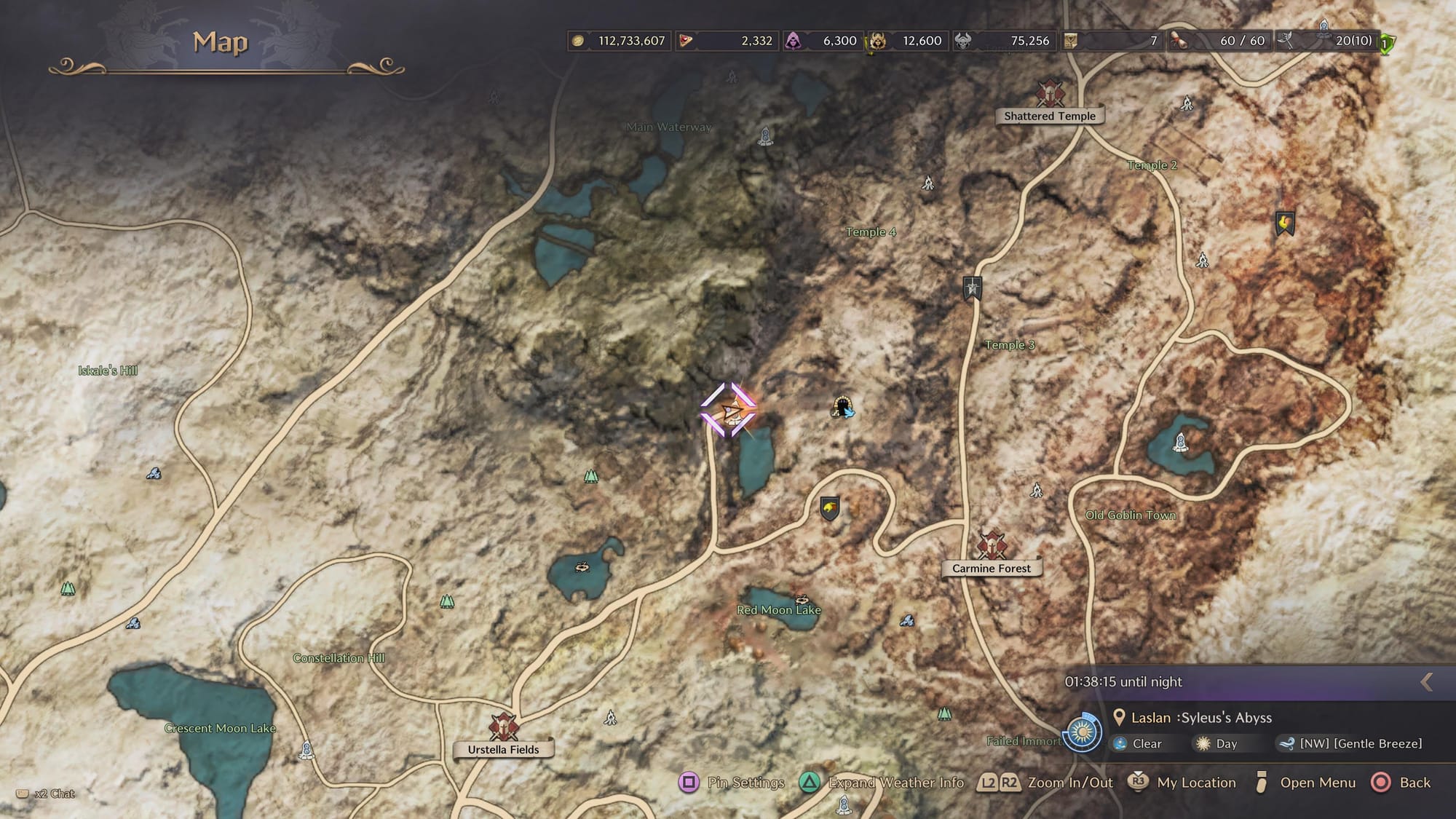Collapse the weather info panel arrow
This screenshot has height=819, width=1456.
[x=1427, y=682]
